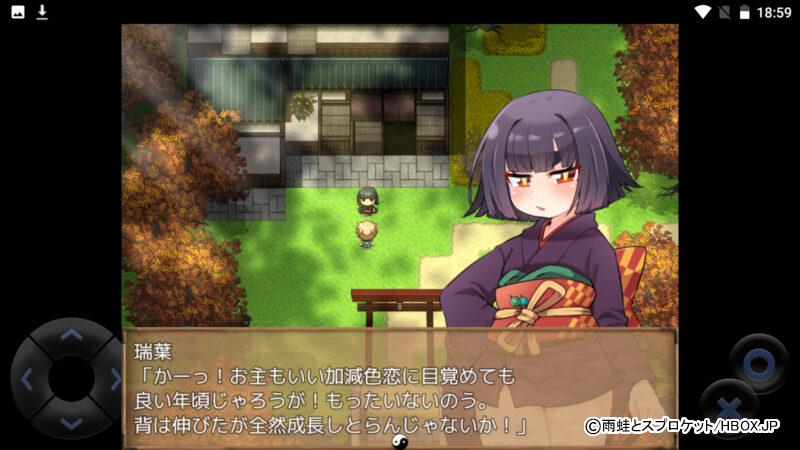Tap the left arrow on the virtual D-pad
The width and height of the screenshot is (800, 450).
coord(27,379)
